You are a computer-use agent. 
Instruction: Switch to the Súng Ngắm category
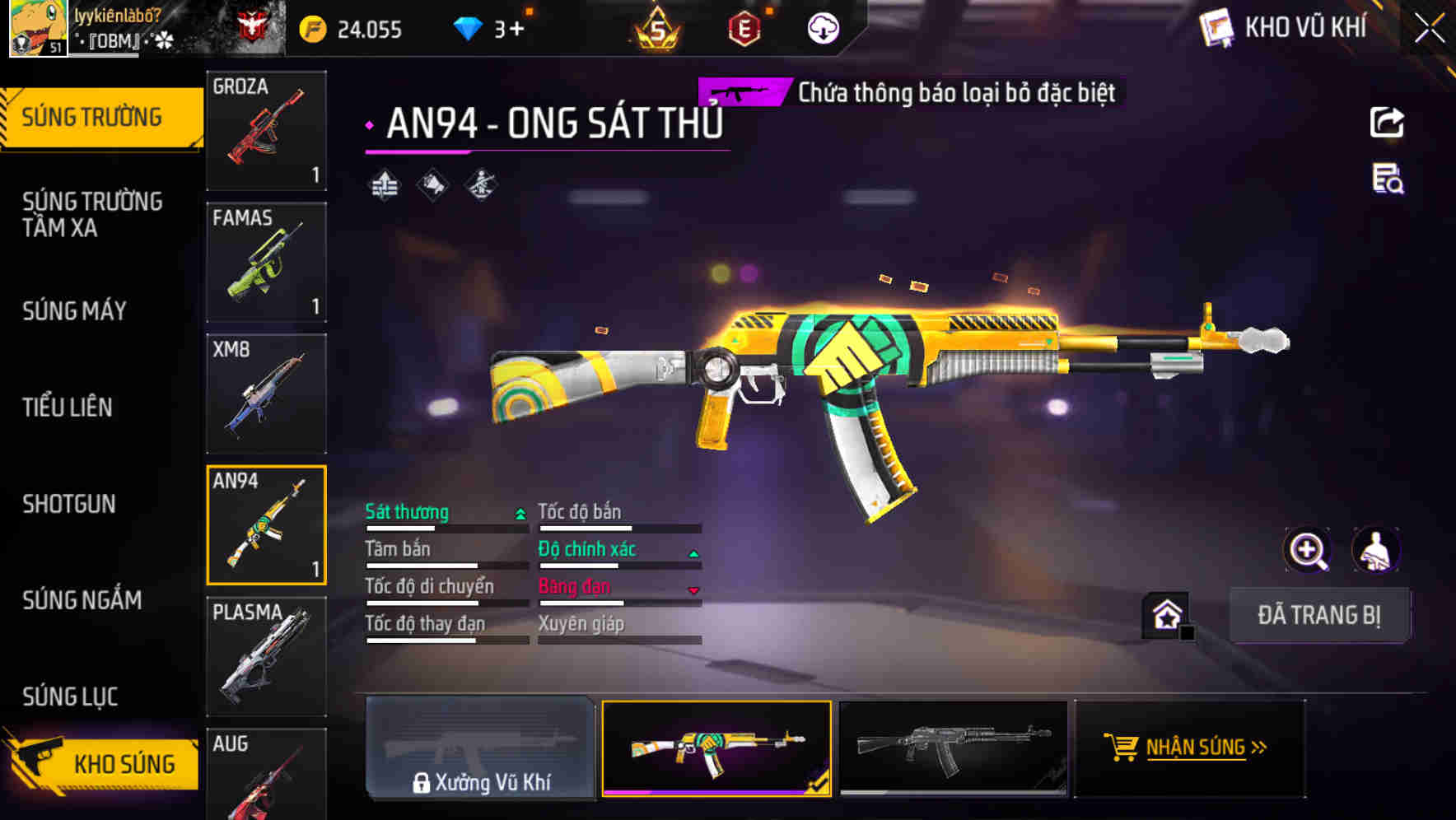[x=82, y=600]
